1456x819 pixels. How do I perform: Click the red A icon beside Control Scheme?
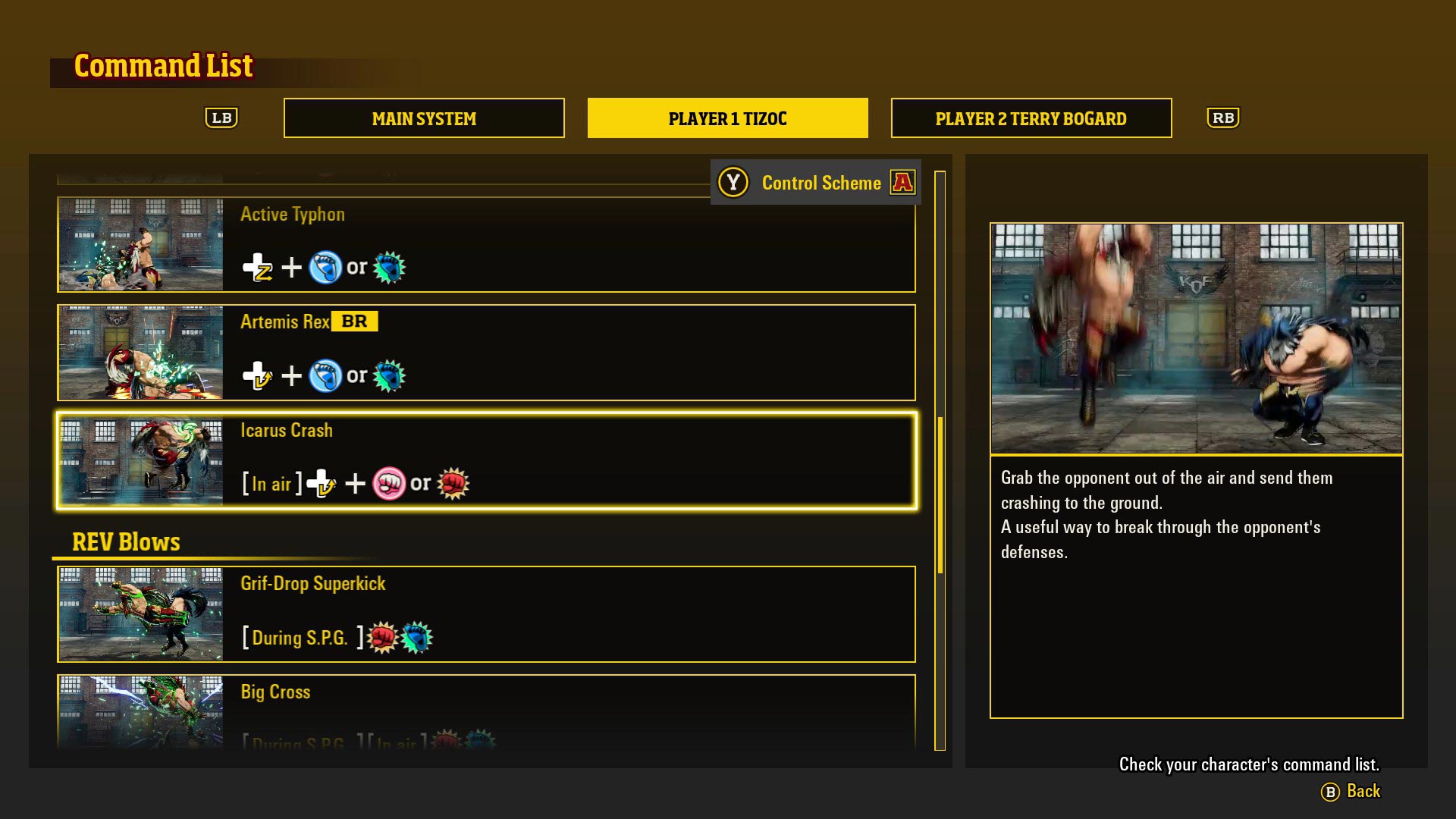903,182
